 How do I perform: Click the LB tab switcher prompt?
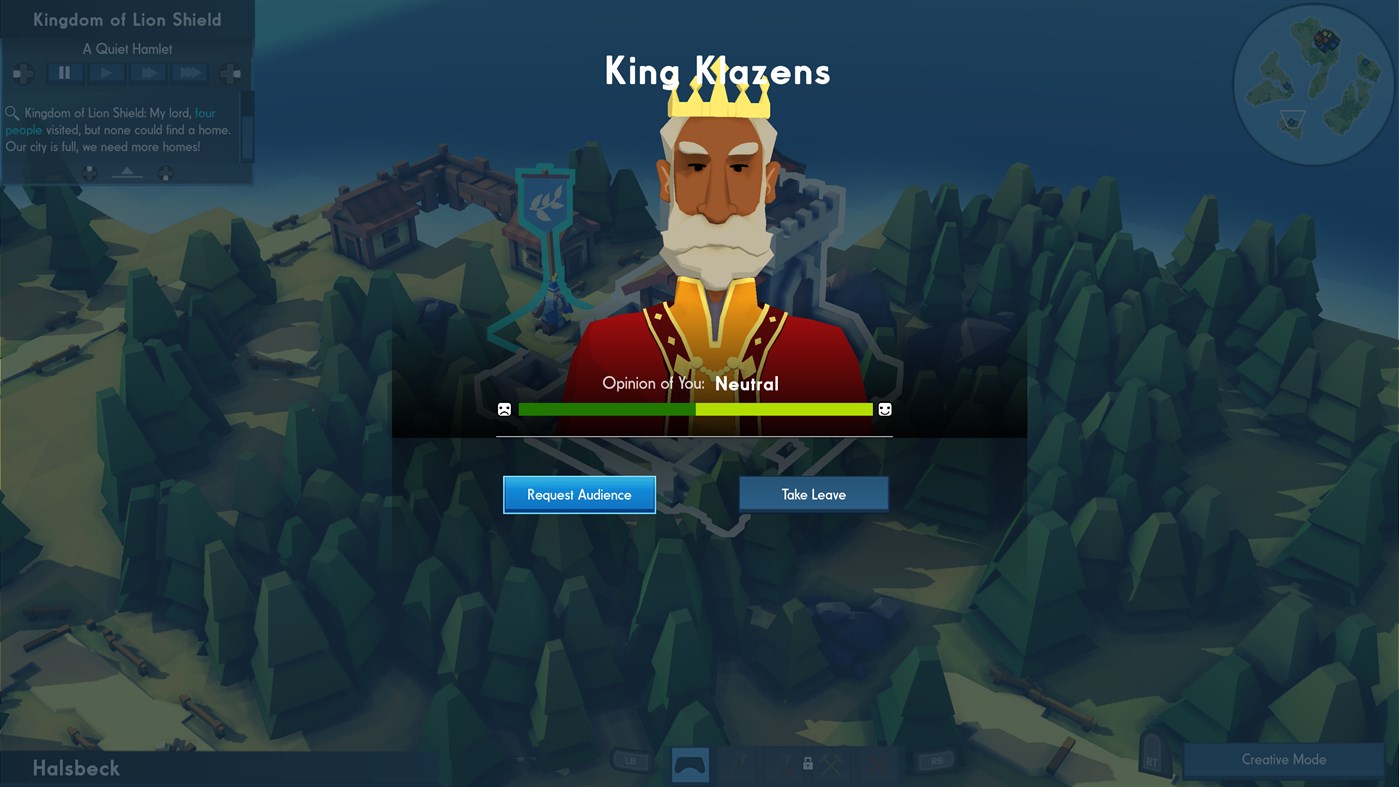coord(631,761)
